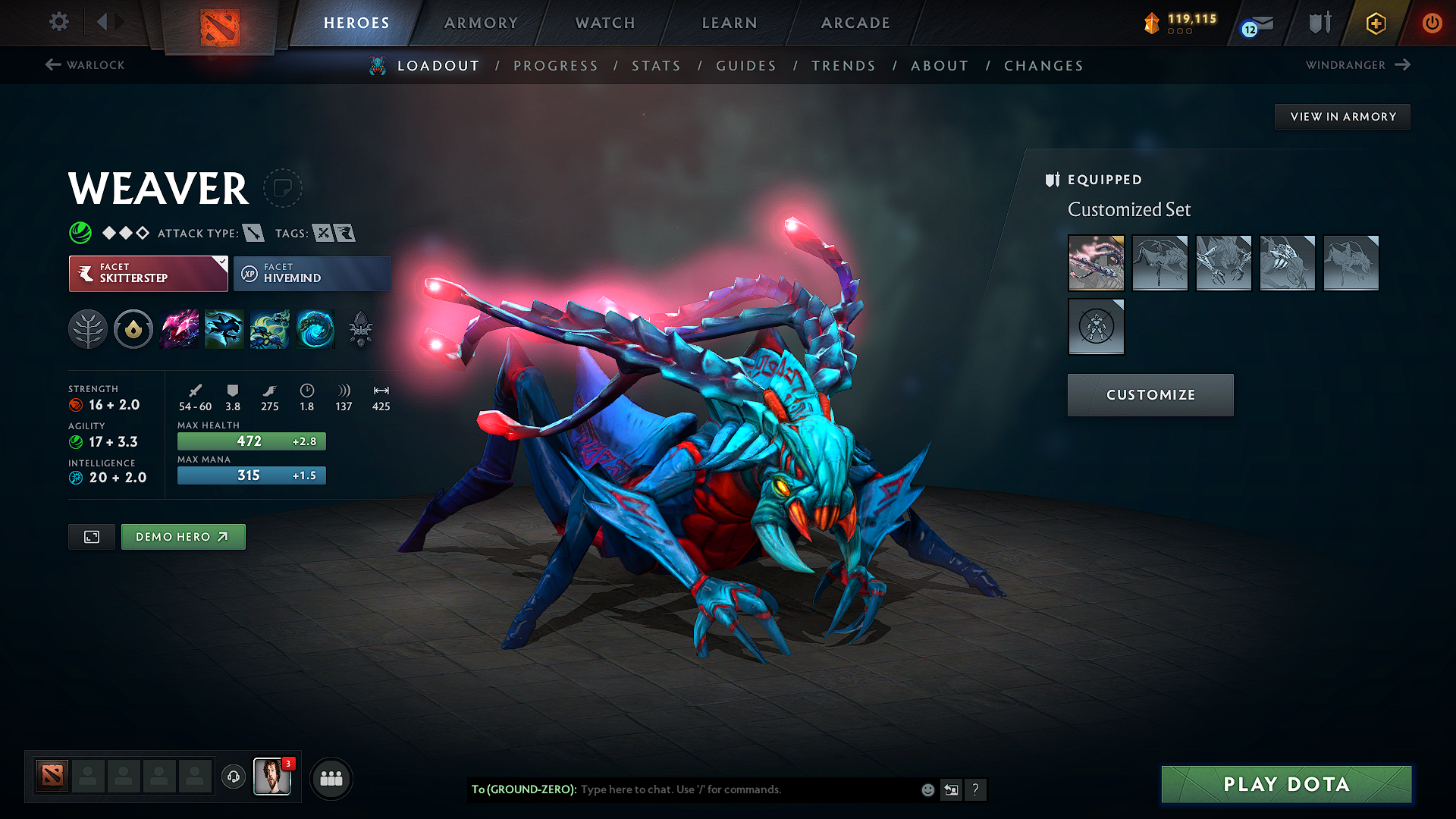Viewport: 1456px width, 819px height.
Task: Open the emoticon picker beside chat bar
Action: tap(927, 789)
